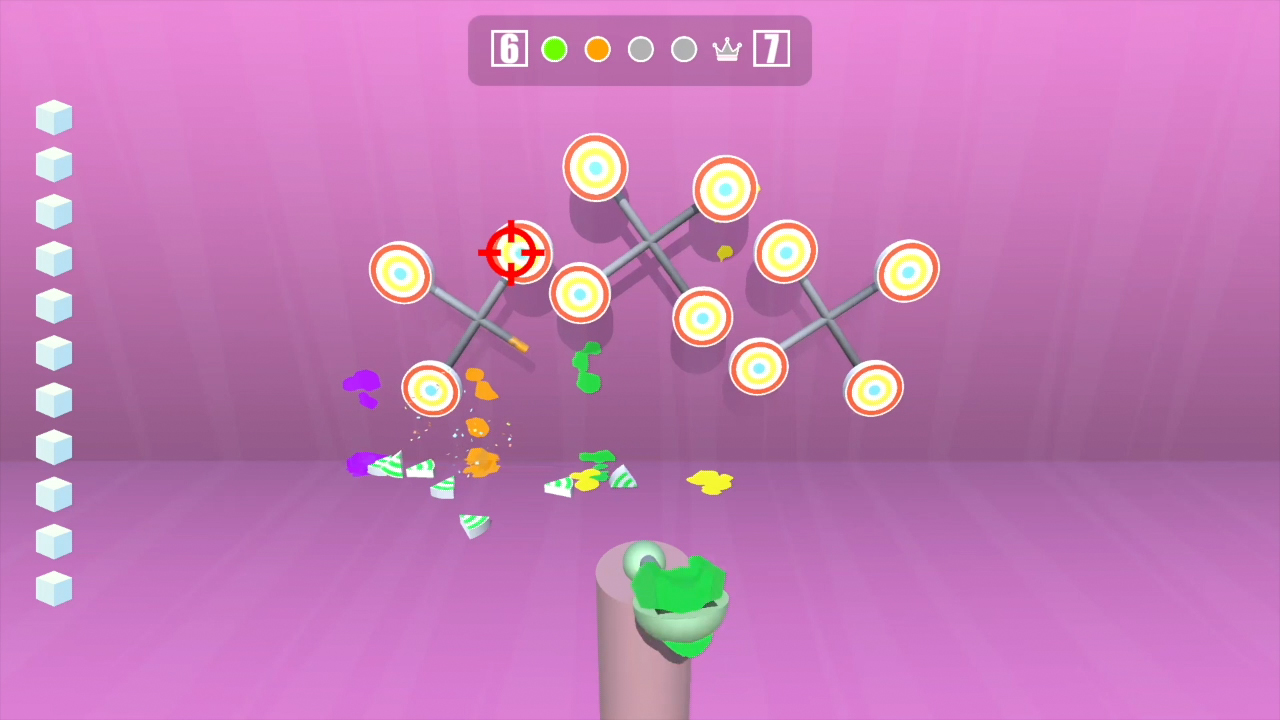Select the topmost white ammo cube
This screenshot has height=720, width=1280.
[53, 117]
